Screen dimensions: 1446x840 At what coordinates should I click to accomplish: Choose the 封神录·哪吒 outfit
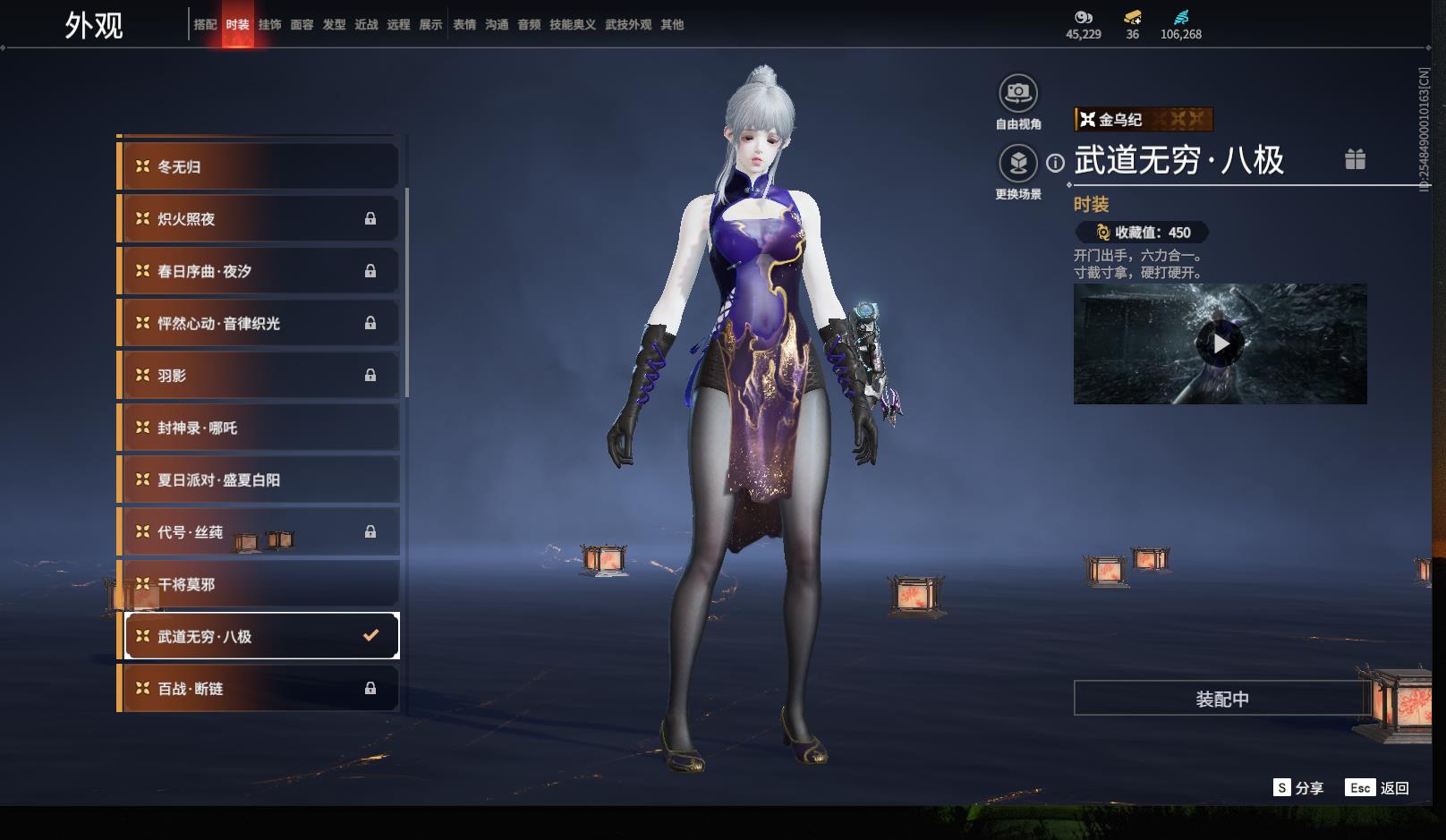point(259,428)
